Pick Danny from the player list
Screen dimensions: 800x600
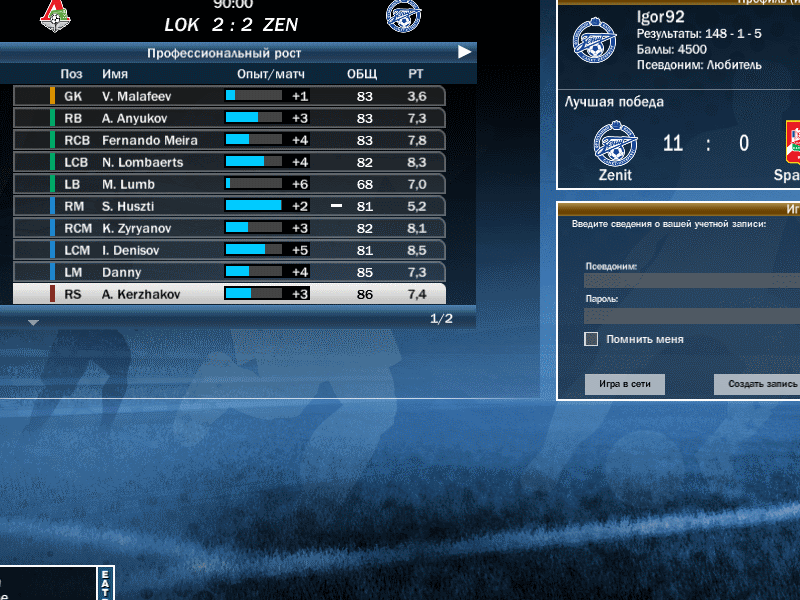230,272
